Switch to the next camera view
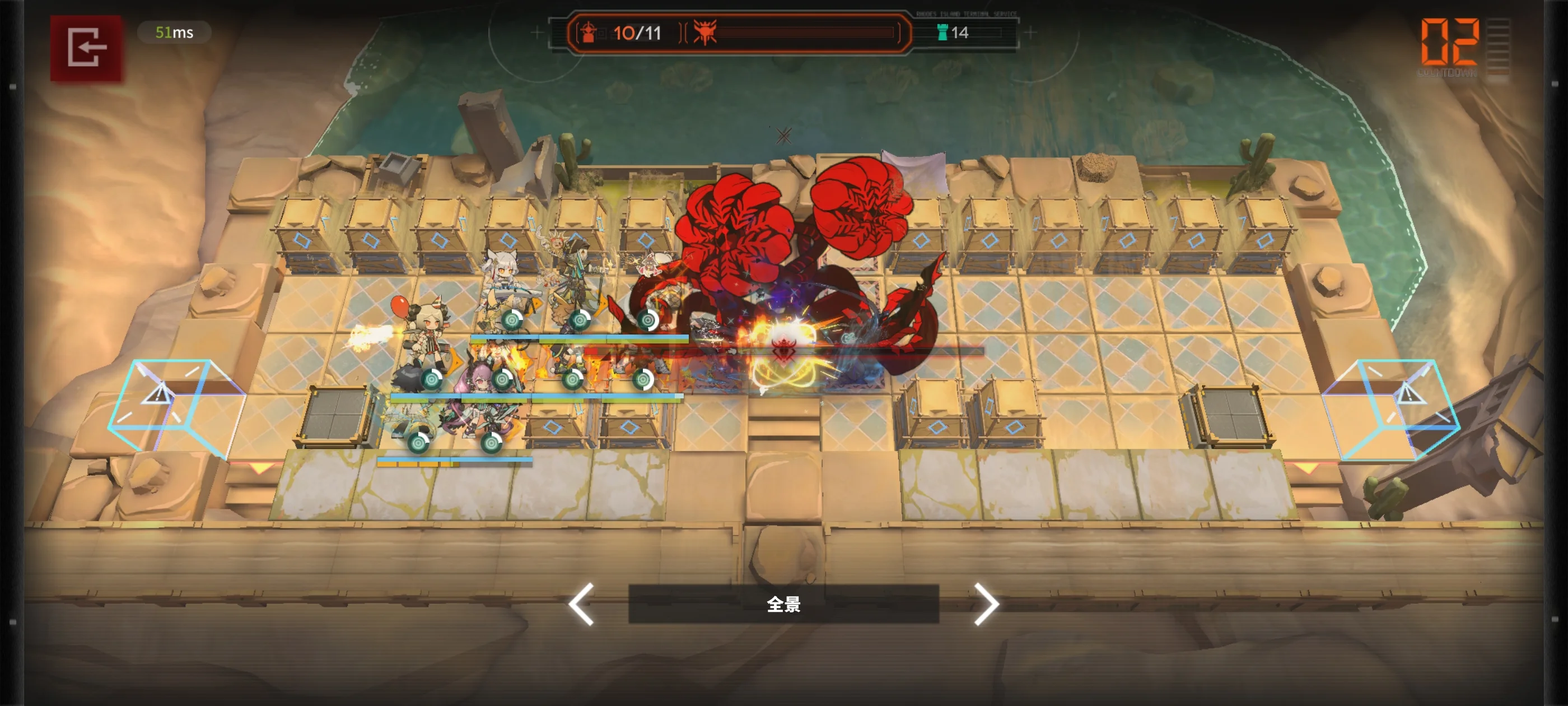The image size is (1568, 706). [986, 603]
